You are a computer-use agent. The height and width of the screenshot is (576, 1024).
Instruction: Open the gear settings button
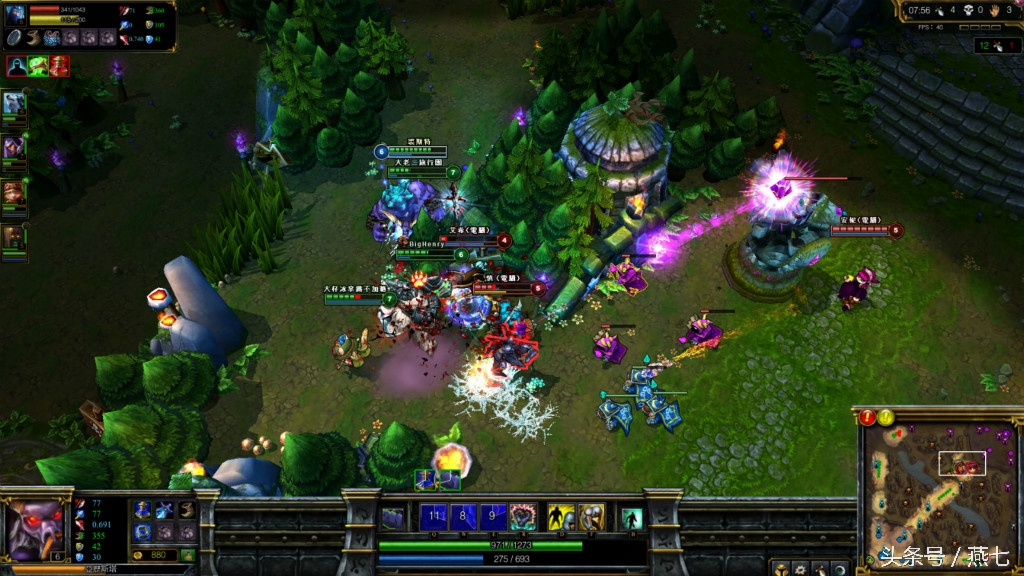click(x=801, y=569)
